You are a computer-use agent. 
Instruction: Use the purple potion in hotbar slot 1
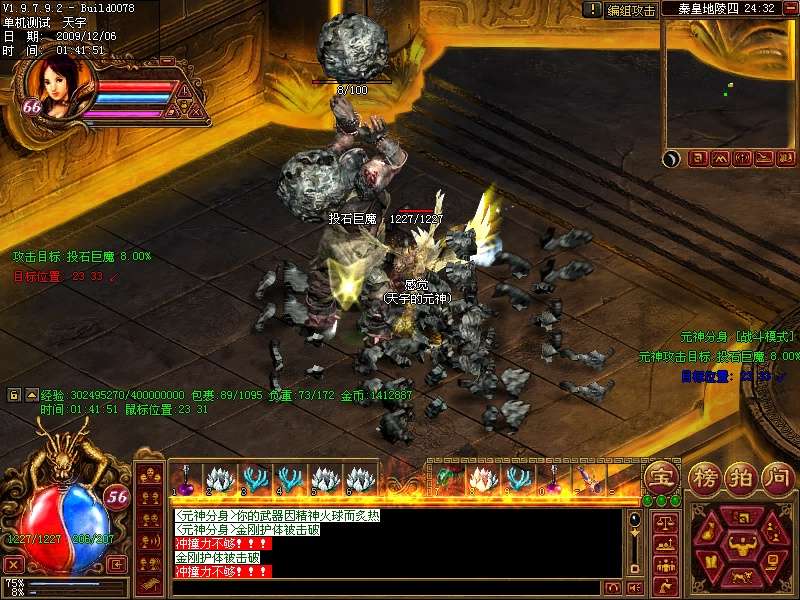(x=184, y=479)
